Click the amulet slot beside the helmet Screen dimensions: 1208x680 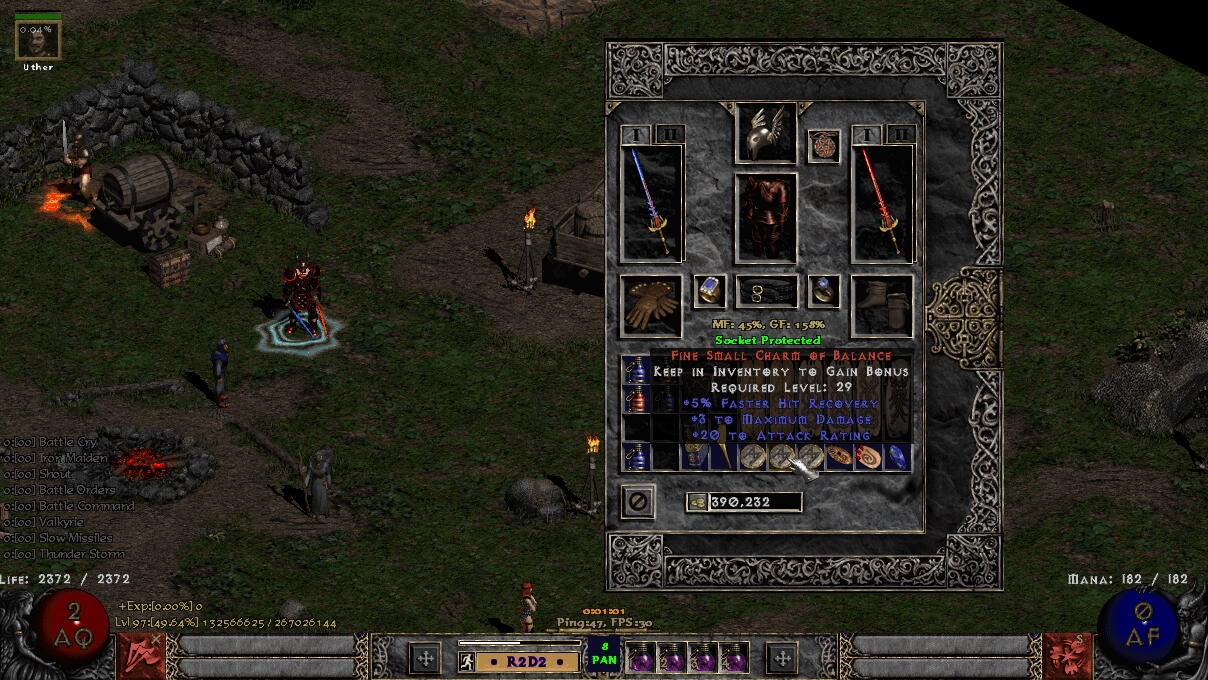pos(823,146)
